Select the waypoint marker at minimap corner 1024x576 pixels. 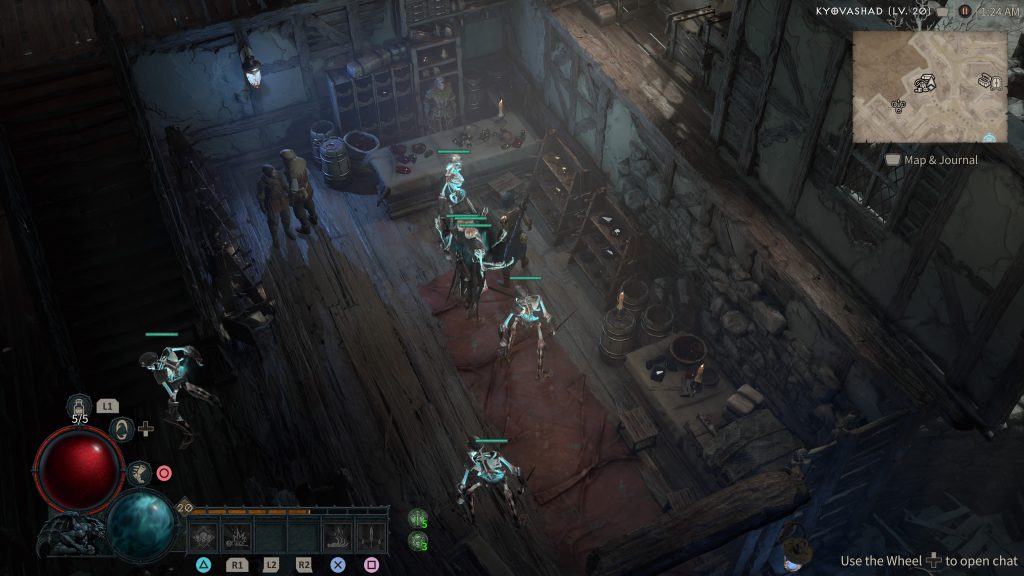990,138
